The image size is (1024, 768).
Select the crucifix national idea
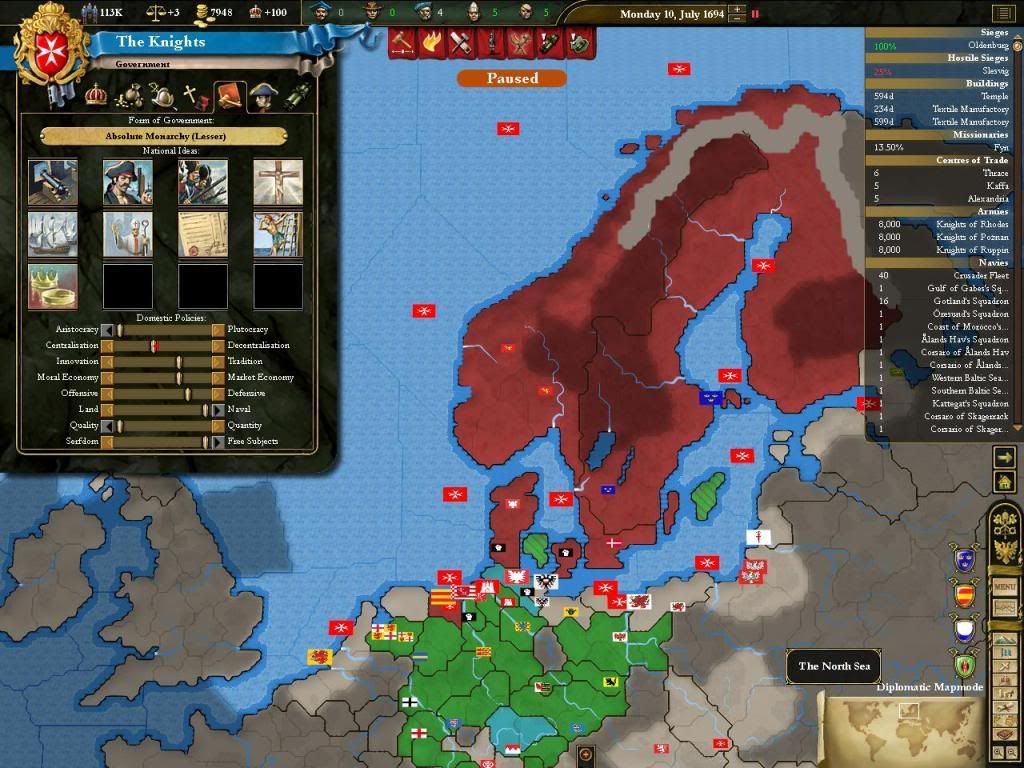[277, 182]
